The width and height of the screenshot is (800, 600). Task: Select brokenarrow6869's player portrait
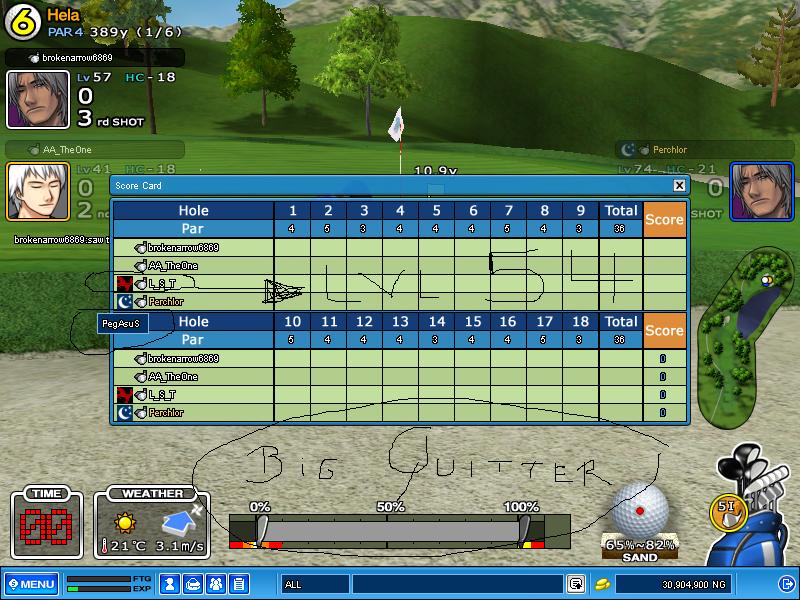[25, 99]
